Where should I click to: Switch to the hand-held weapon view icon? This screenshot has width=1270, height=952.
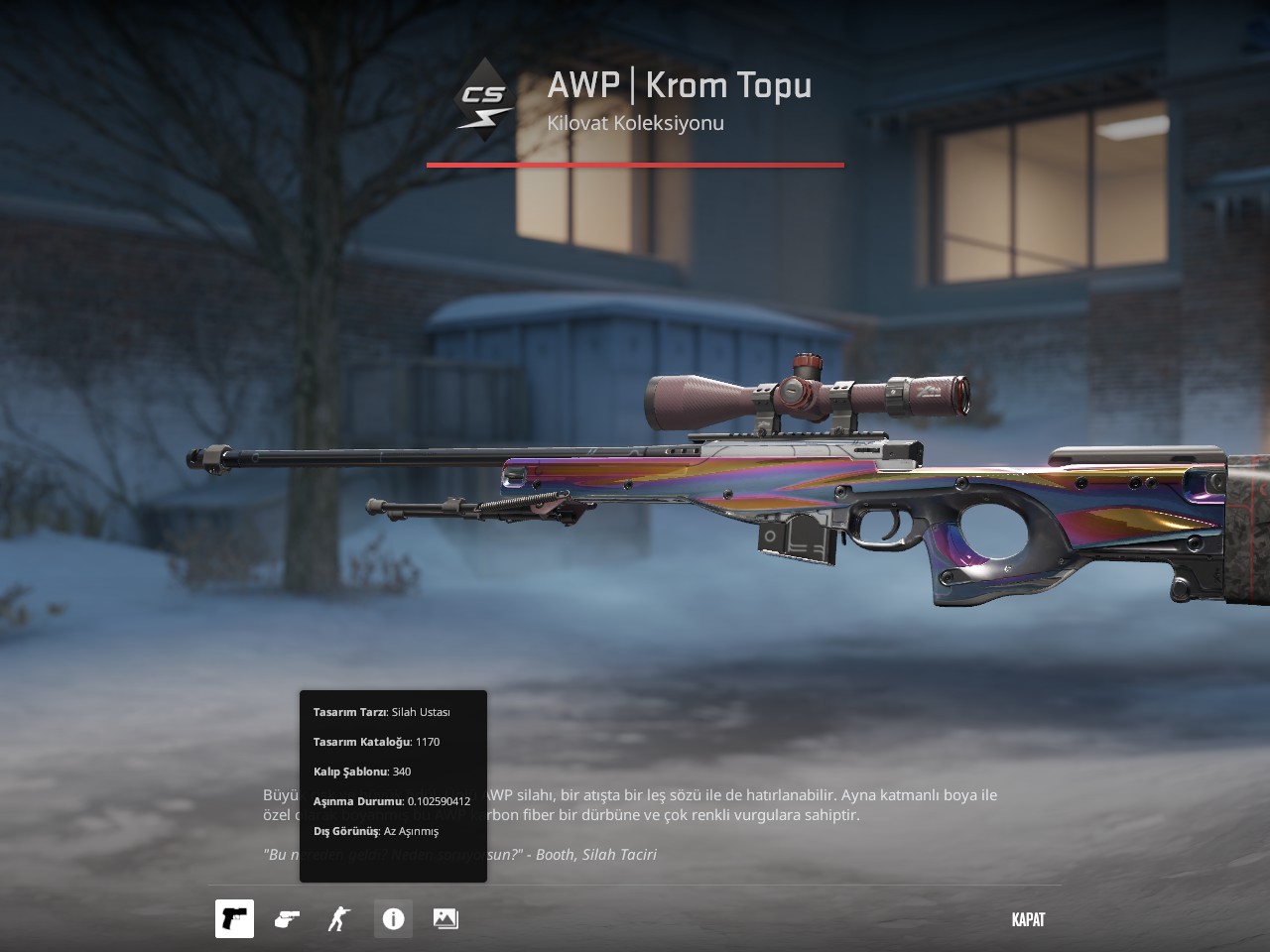tap(287, 919)
